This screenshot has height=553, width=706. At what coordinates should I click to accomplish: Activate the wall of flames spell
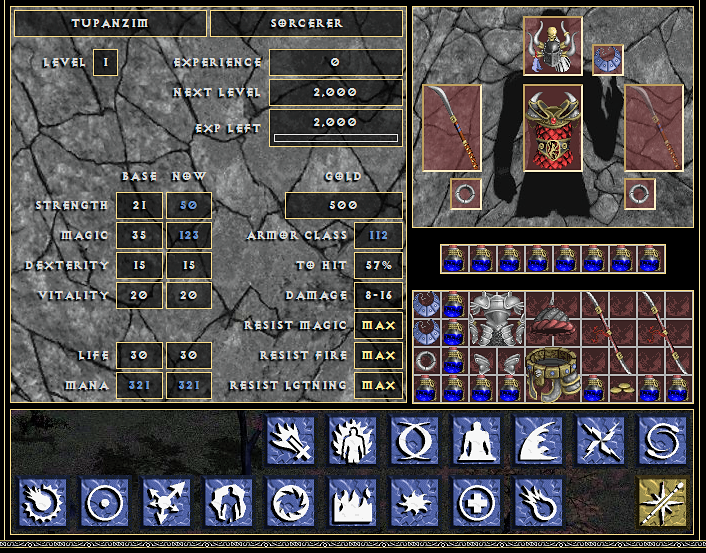(352, 502)
